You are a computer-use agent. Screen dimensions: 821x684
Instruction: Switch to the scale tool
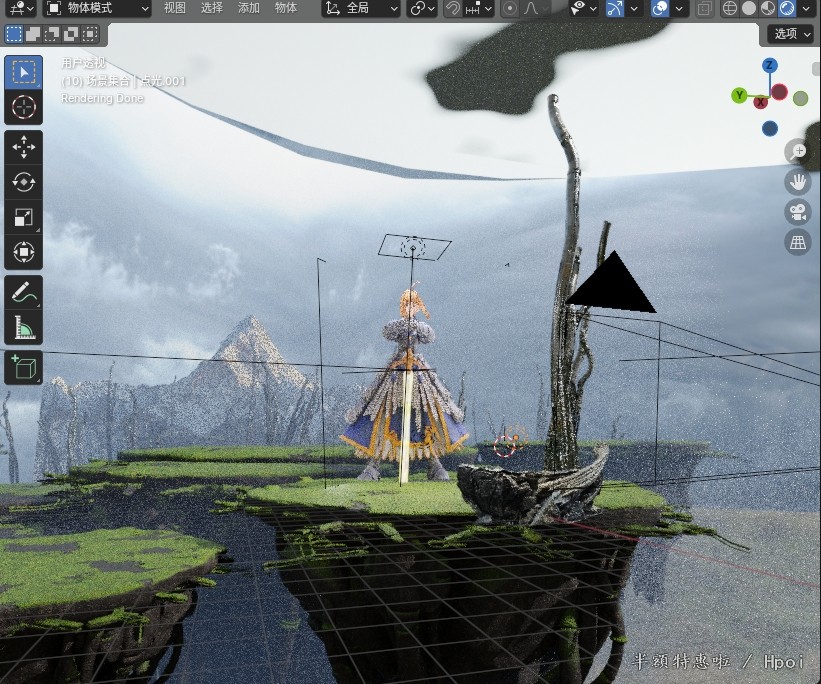tap(23, 217)
